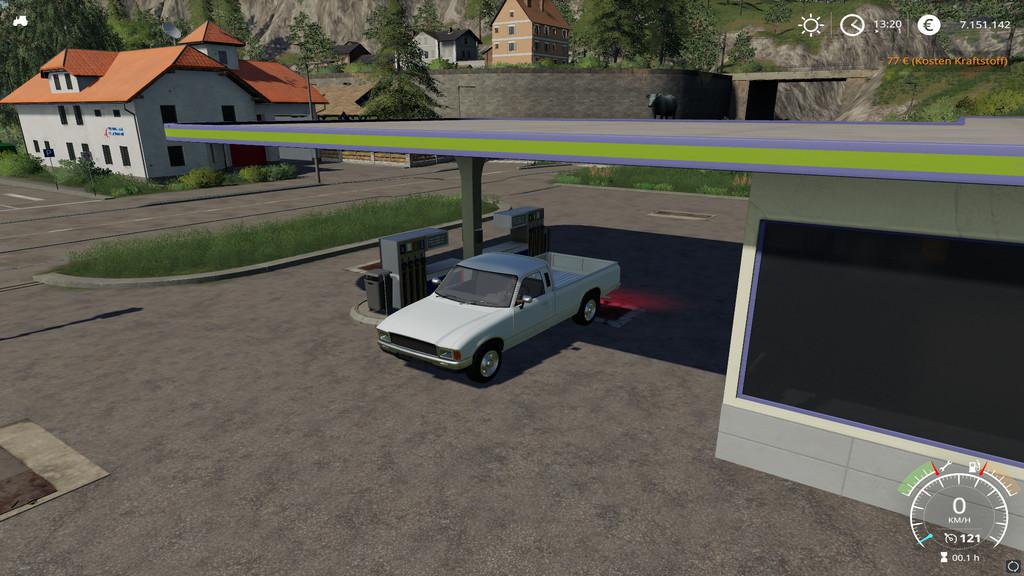The height and width of the screenshot is (576, 1024).
Task: Click the sunny weather icon
Action: [x=810, y=25]
